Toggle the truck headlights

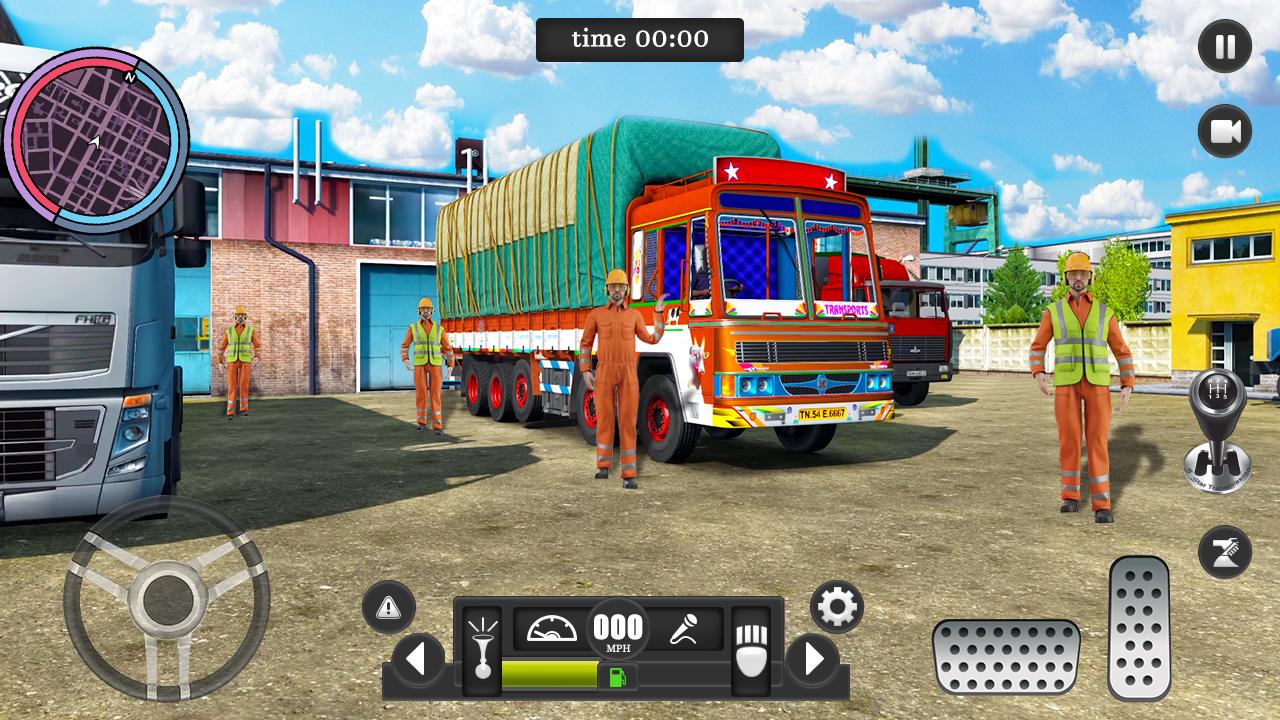click(750, 650)
